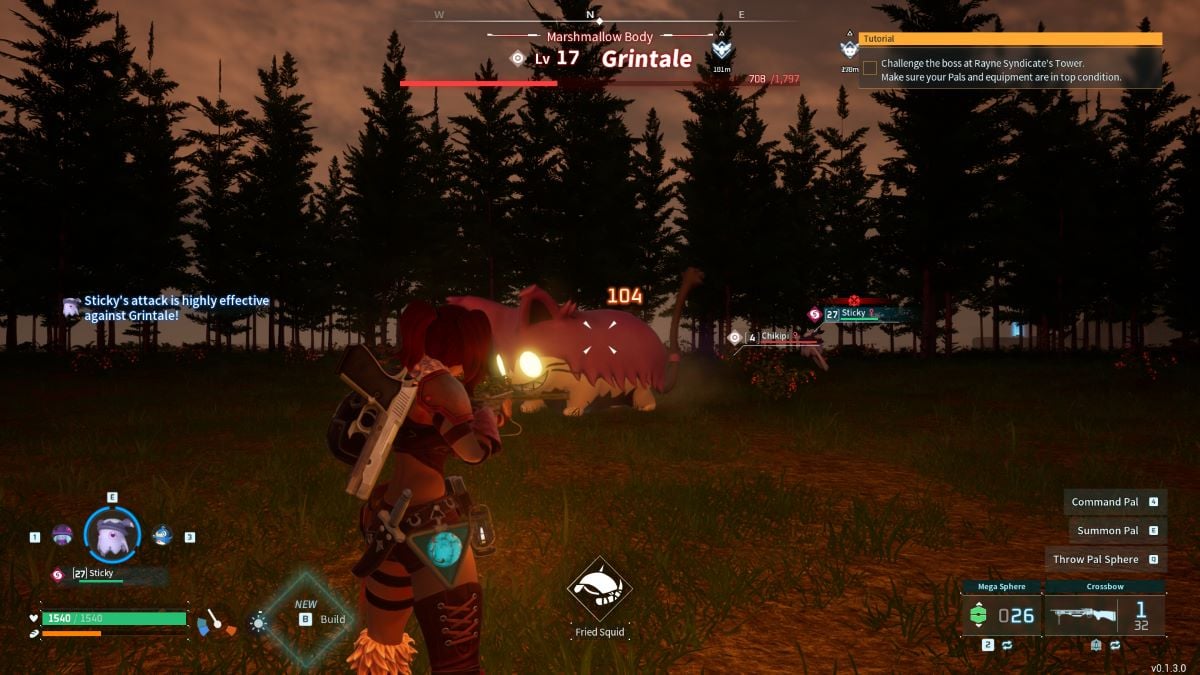This screenshot has height=675, width=1200.
Task: Select the Crossbow weapon slot
Action: click(x=1104, y=614)
